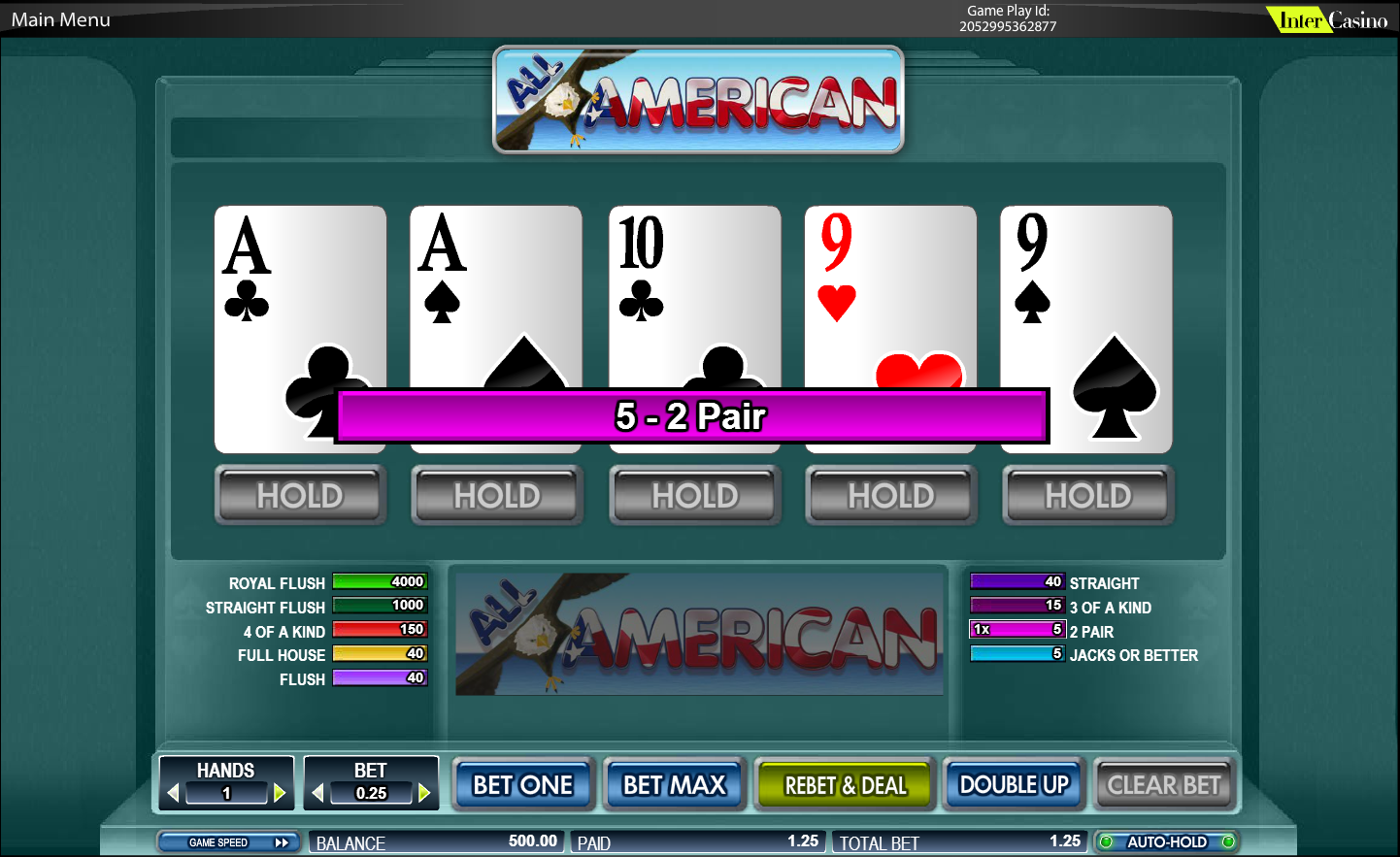Gamble winnings with Double Up
Viewport: 1400px width, 857px height.
[1014, 784]
